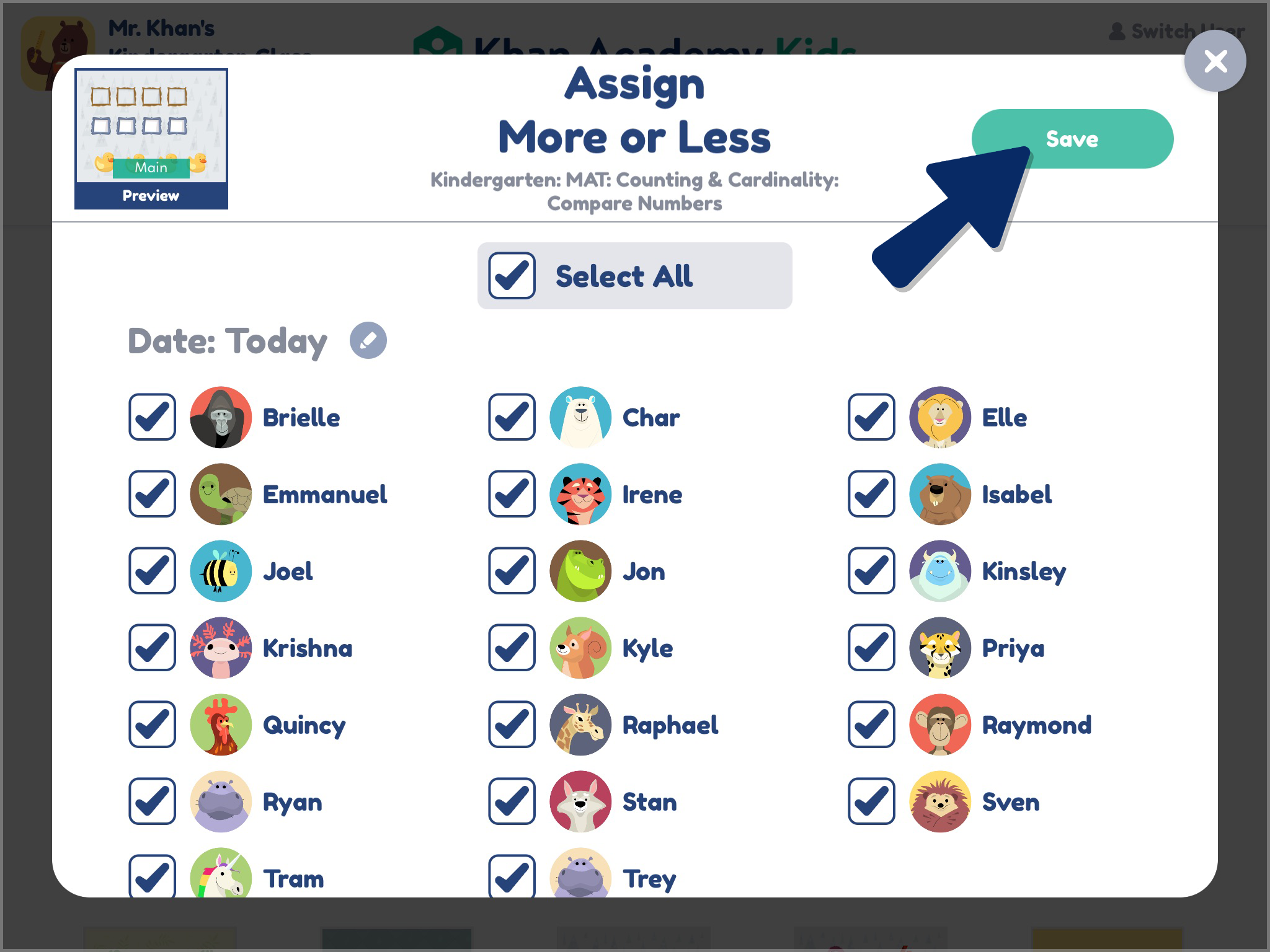The height and width of the screenshot is (952, 1270).
Task: Select the Main label on the preview
Action: pyautogui.click(x=151, y=167)
